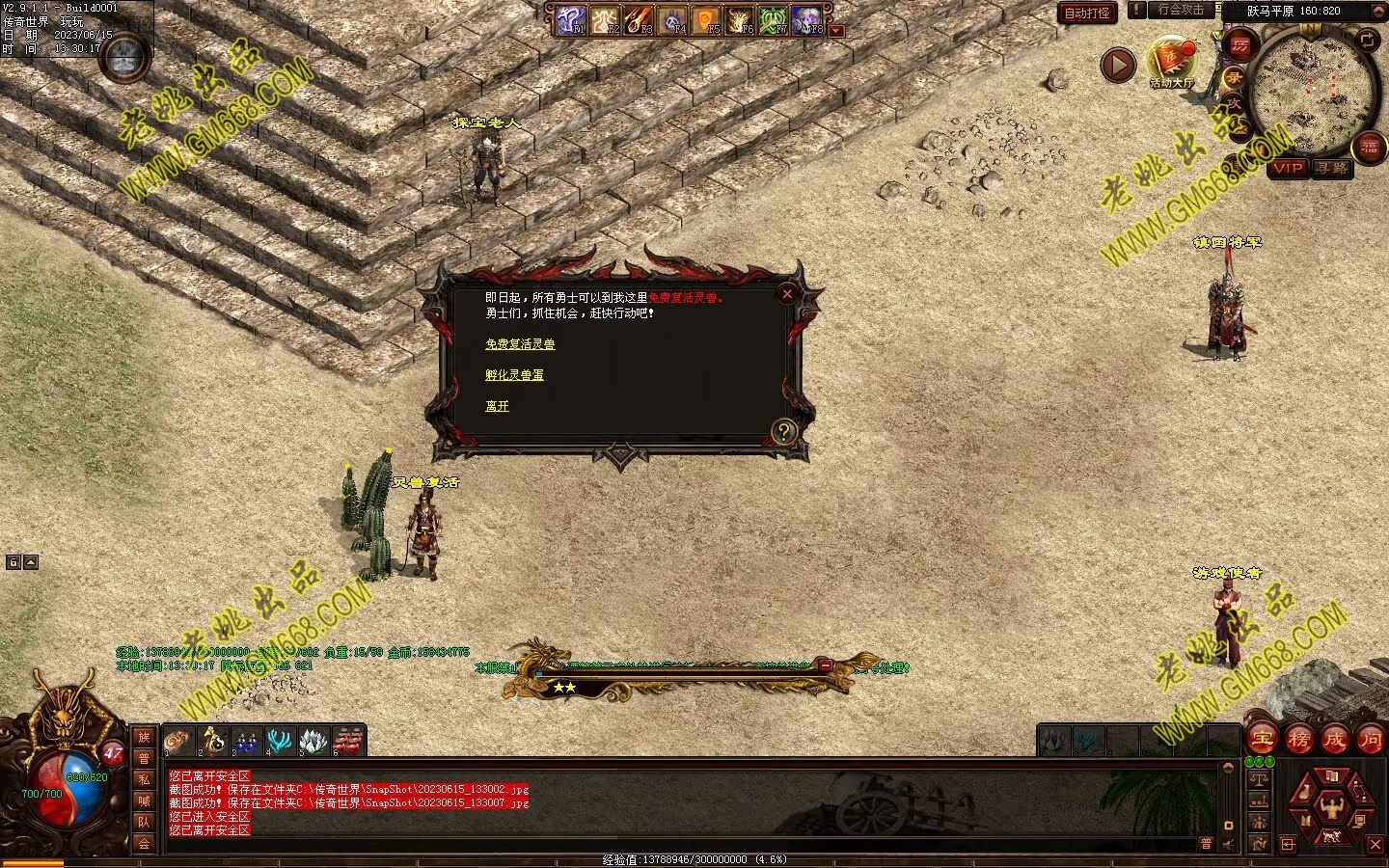
Task: Click the minimap's refresh arrows button
Action: [1367, 40]
